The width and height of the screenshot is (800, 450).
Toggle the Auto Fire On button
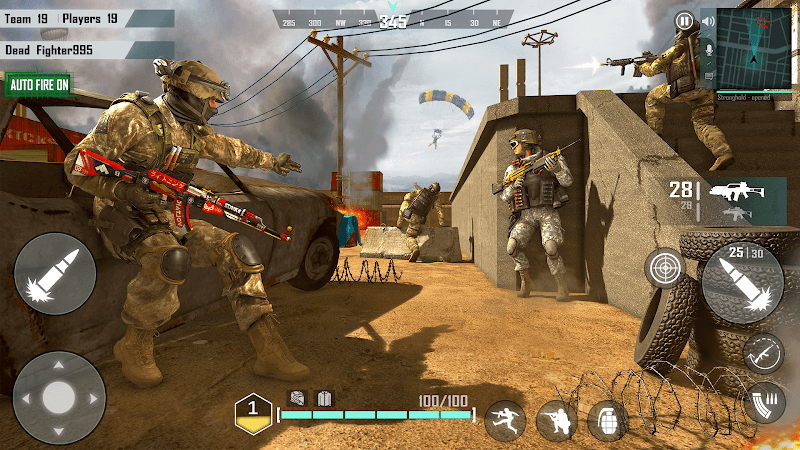(x=40, y=85)
